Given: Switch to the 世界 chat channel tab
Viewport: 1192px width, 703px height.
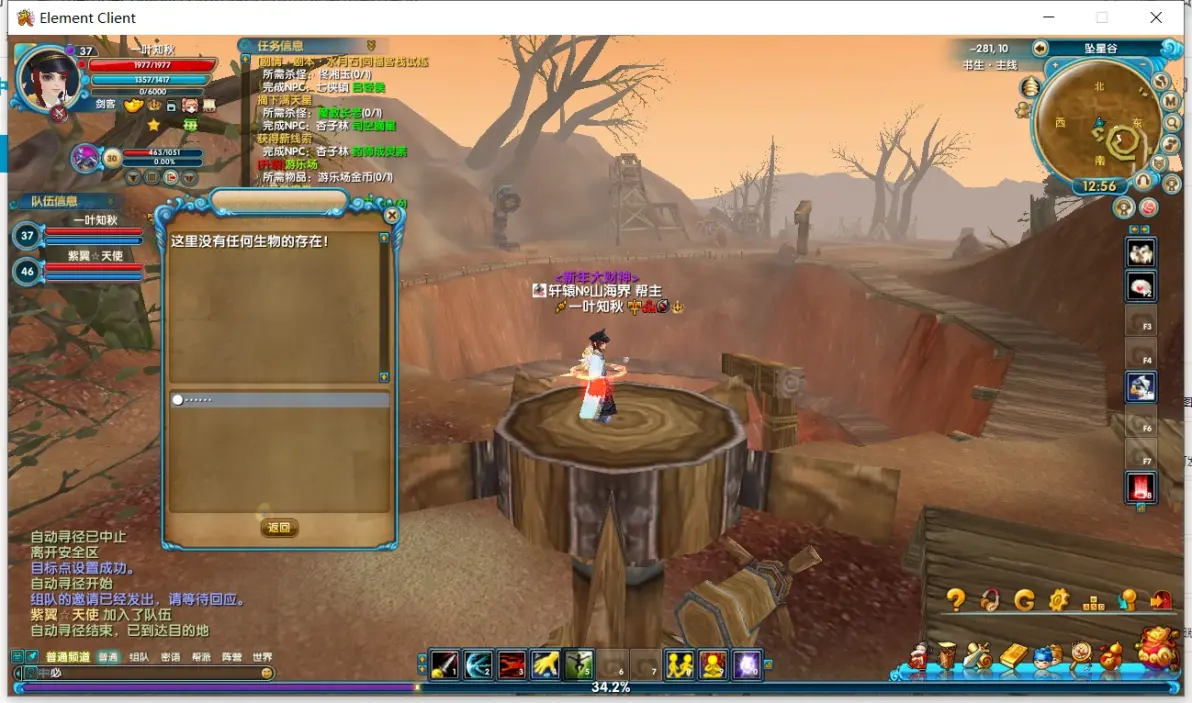Looking at the screenshot, I should (x=262, y=657).
